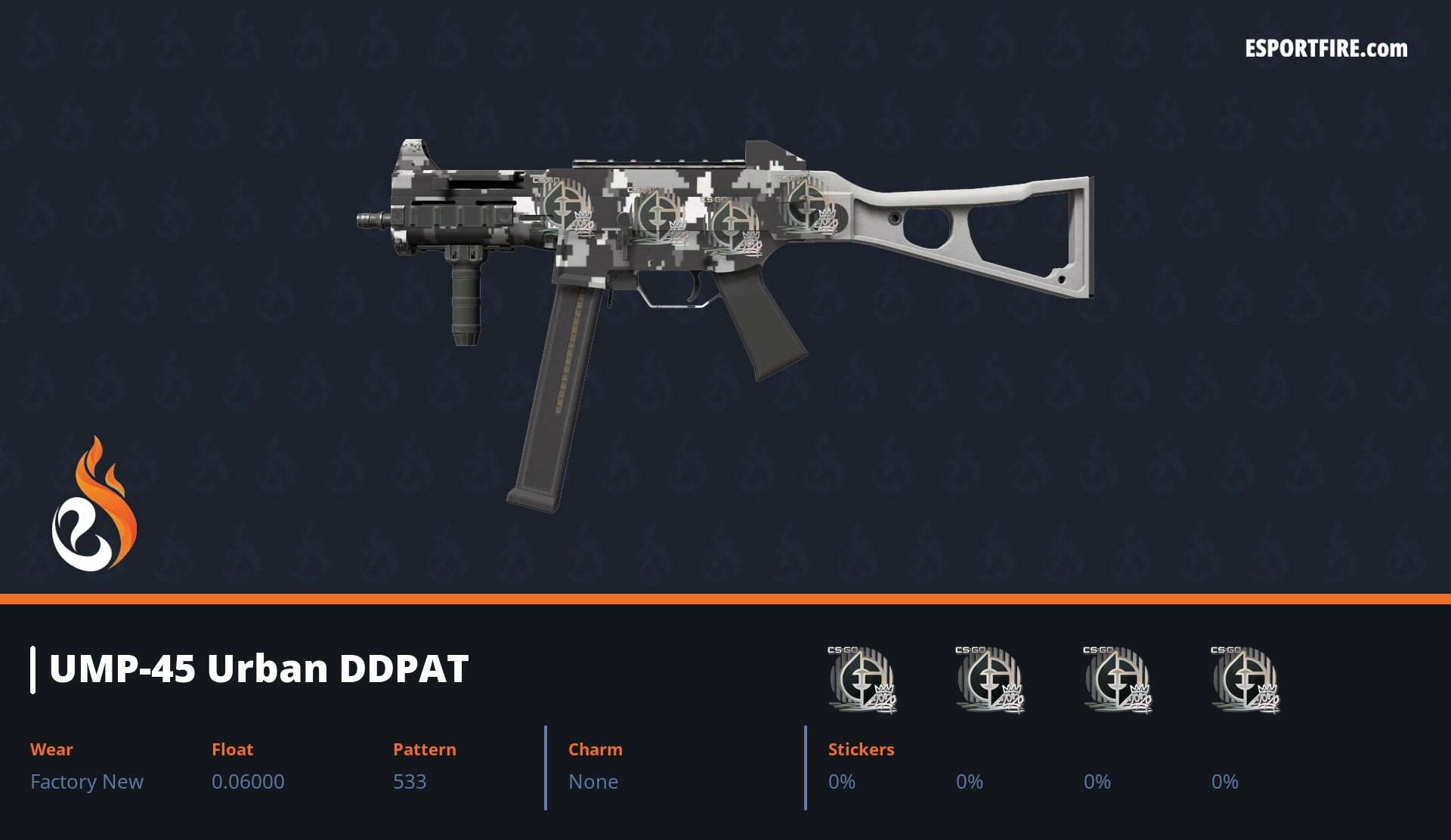Open the ESPORTFIRE.com site link
Screen dimensions: 1451x840
1326,49
